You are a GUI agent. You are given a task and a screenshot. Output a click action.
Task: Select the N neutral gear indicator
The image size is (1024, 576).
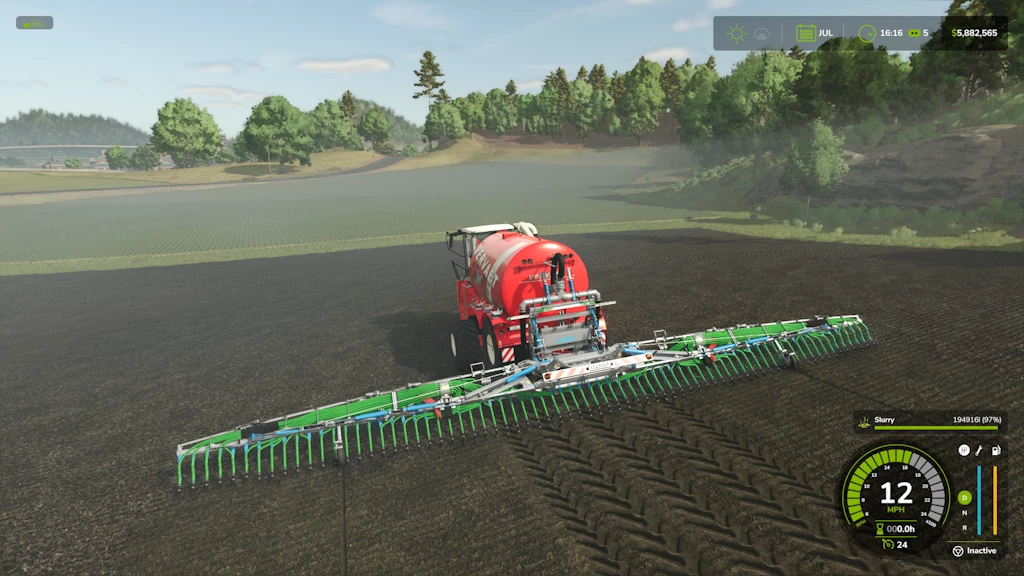[x=964, y=512]
